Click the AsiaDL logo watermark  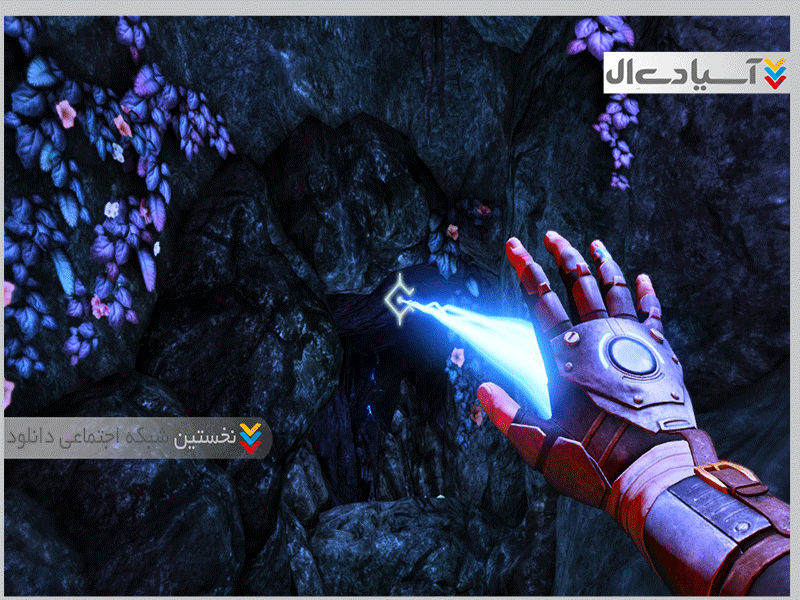tap(695, 70)
